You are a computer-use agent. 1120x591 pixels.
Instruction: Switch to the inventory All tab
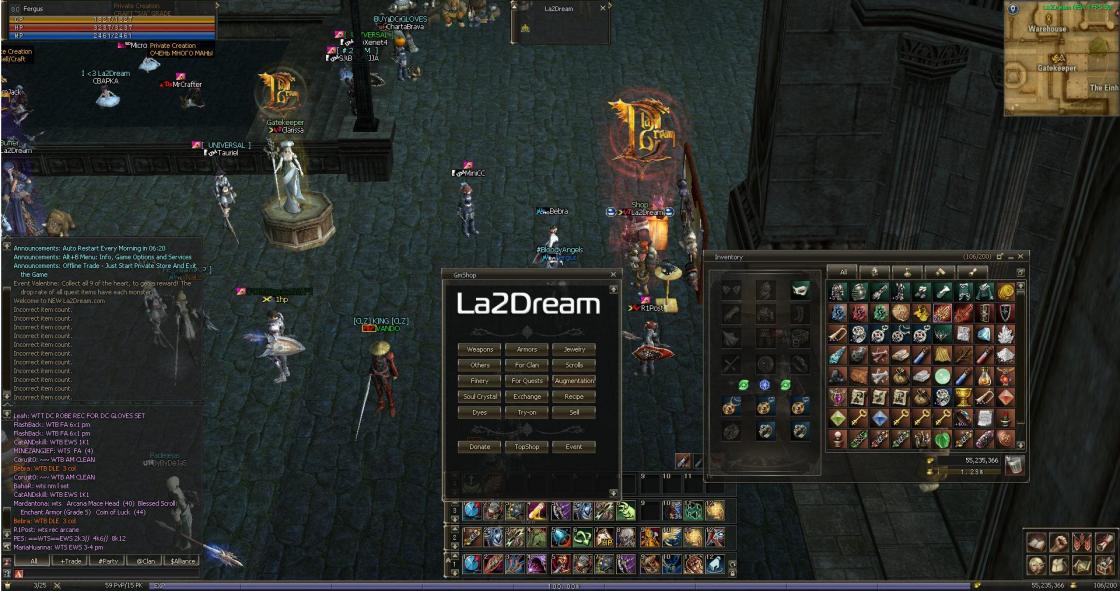pos(843,271)
